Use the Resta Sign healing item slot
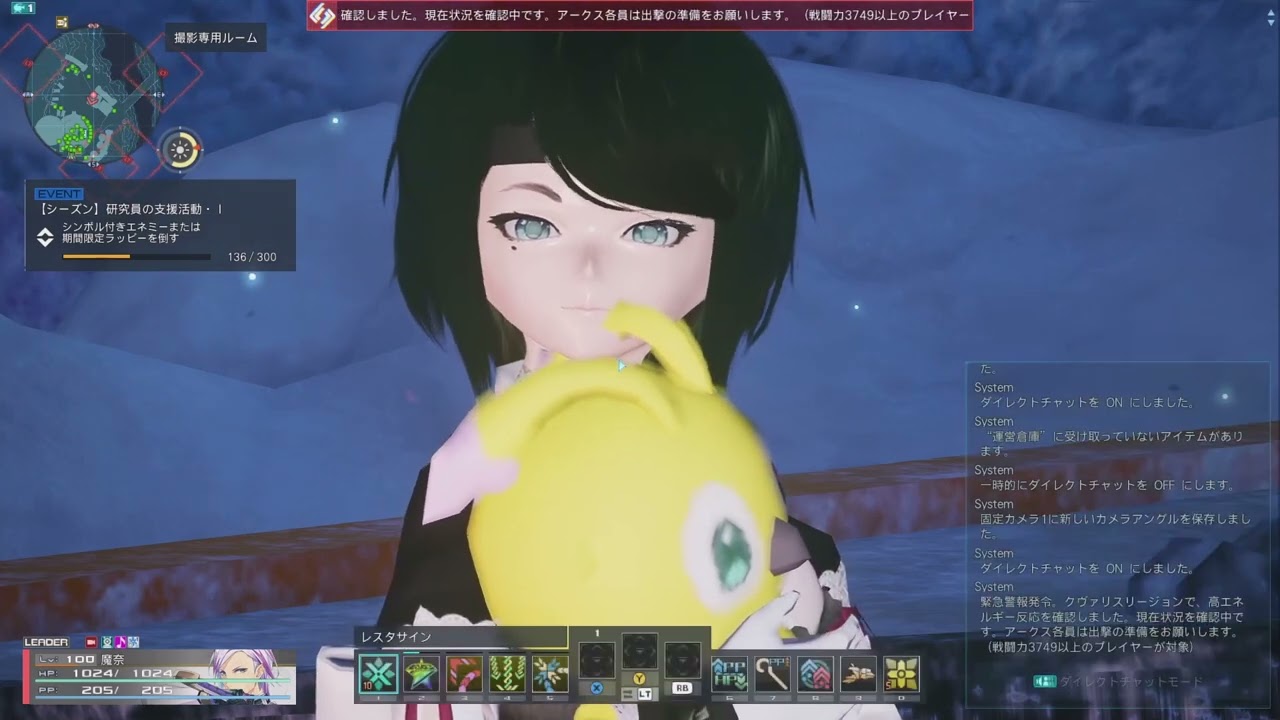Screen dimensions: 1280x720 click(x=378, y=673)
